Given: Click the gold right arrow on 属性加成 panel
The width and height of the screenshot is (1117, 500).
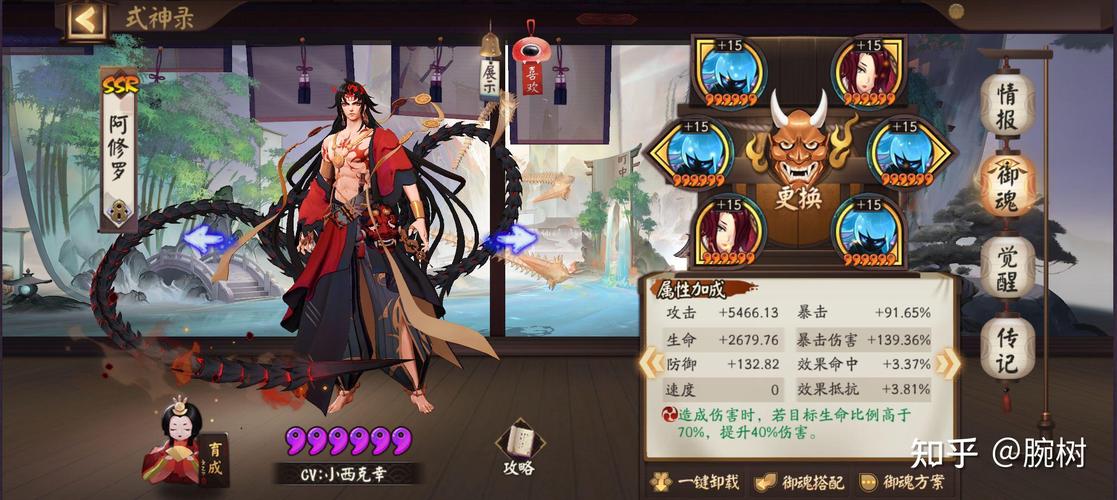Looking at the screenshot, I should tap(947, 364).
